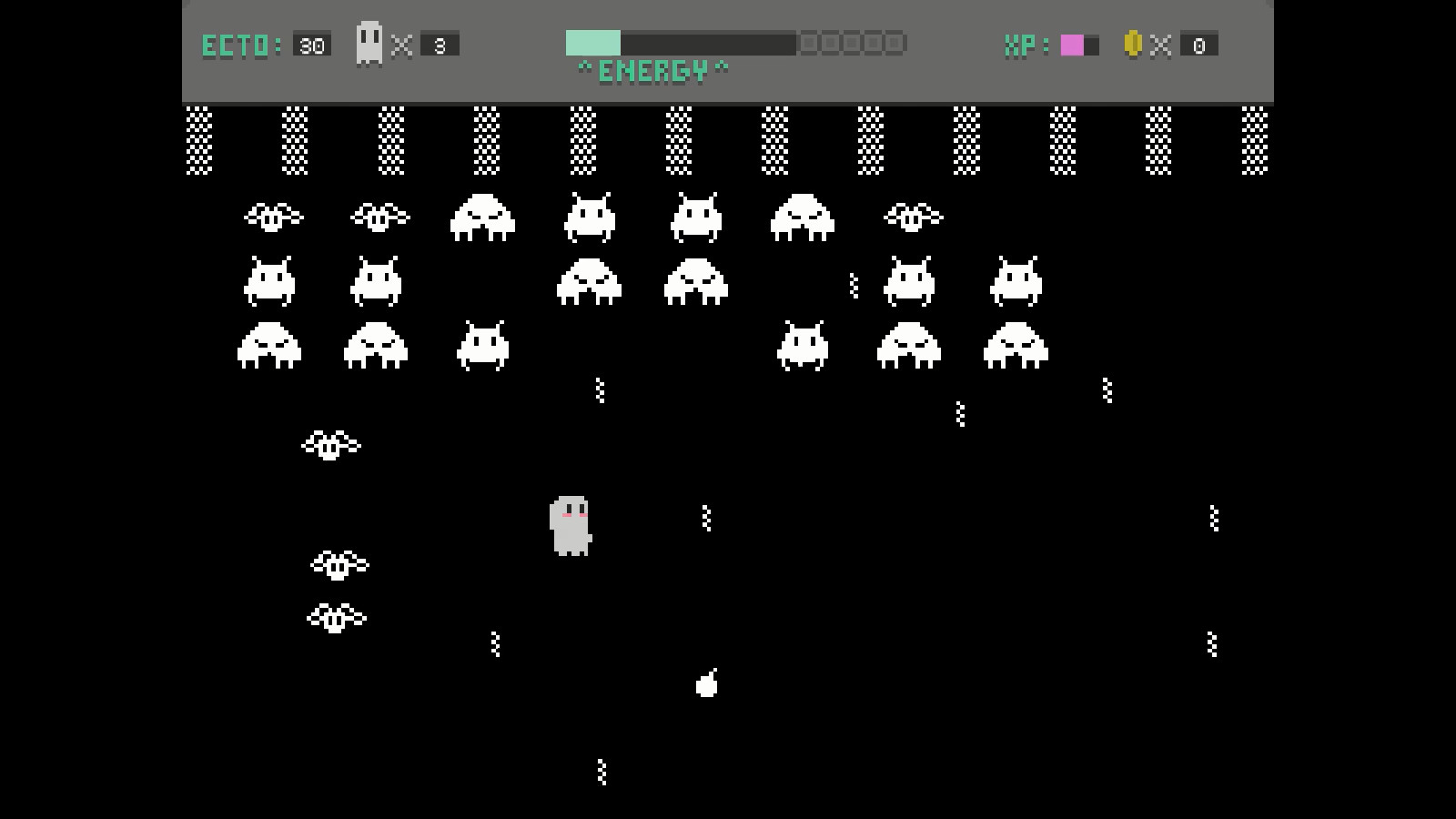
Task: Click the rightmost checkered barrier column
Action: (x=1255, y=141)
